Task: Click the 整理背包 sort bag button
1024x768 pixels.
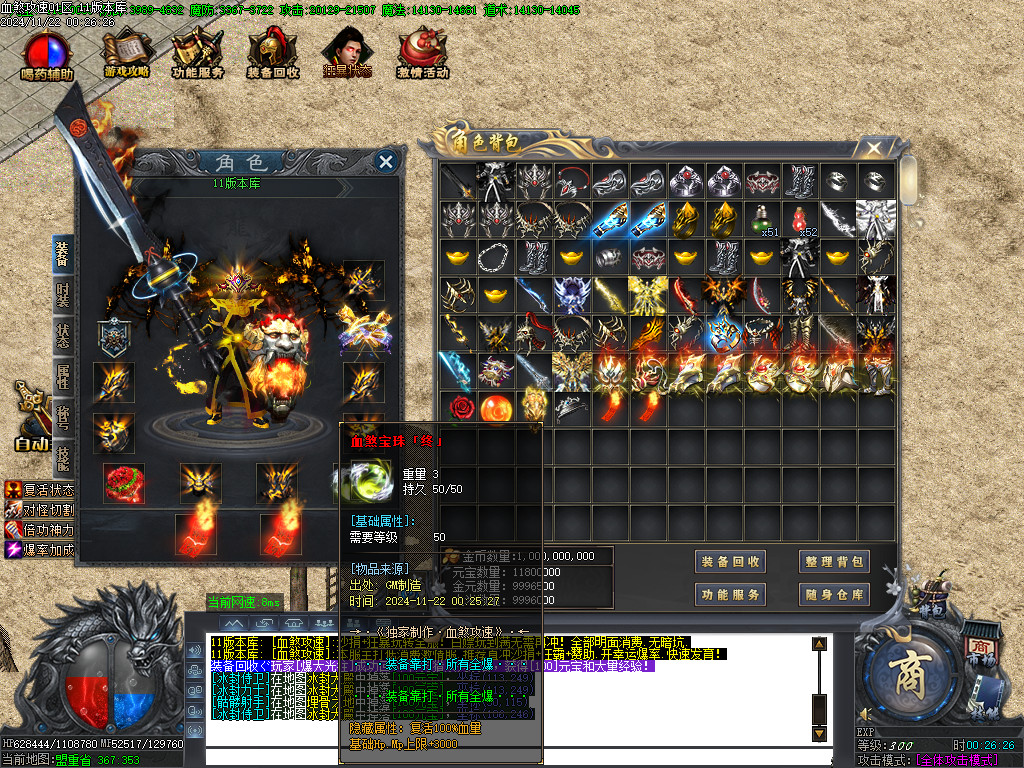Action: click(833, 562)
